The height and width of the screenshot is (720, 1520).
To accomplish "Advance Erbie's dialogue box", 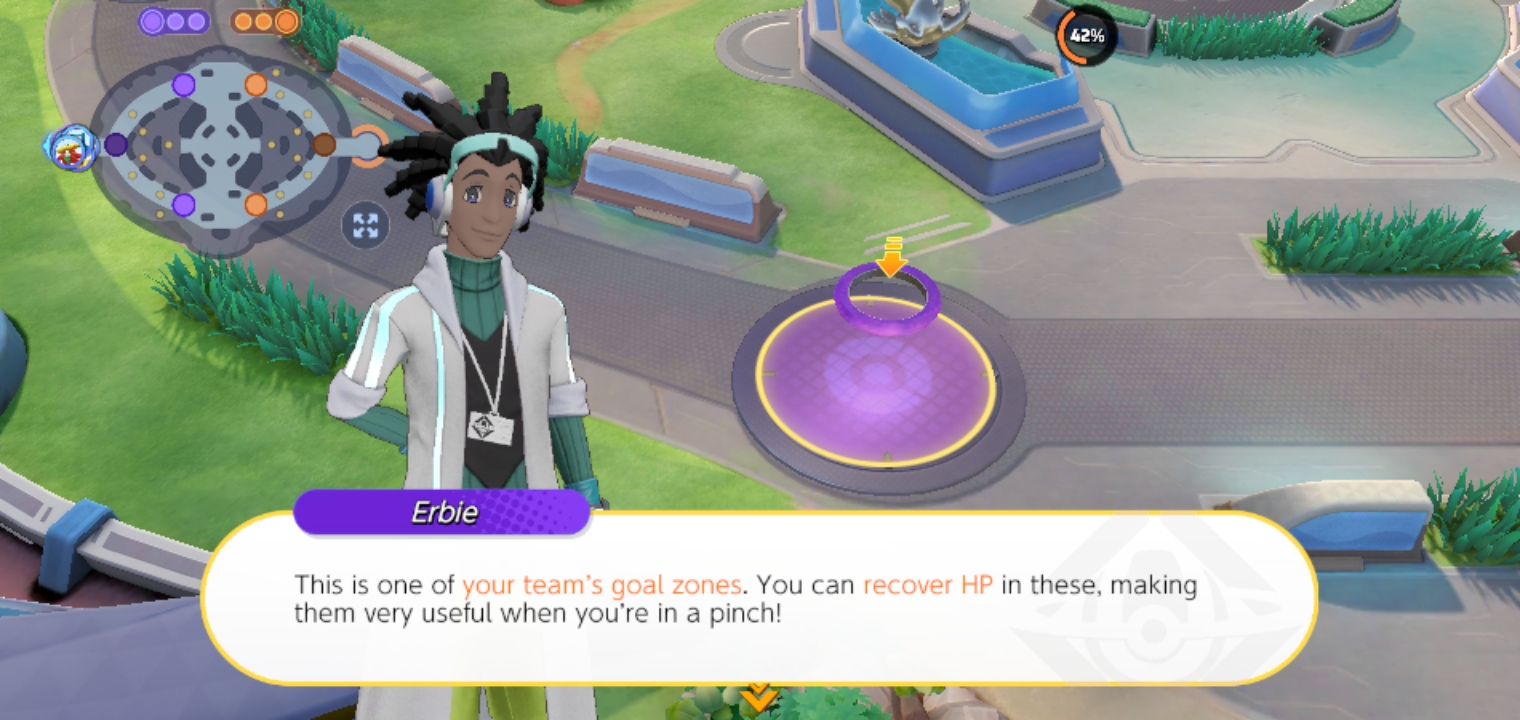I will pos(758,598).
